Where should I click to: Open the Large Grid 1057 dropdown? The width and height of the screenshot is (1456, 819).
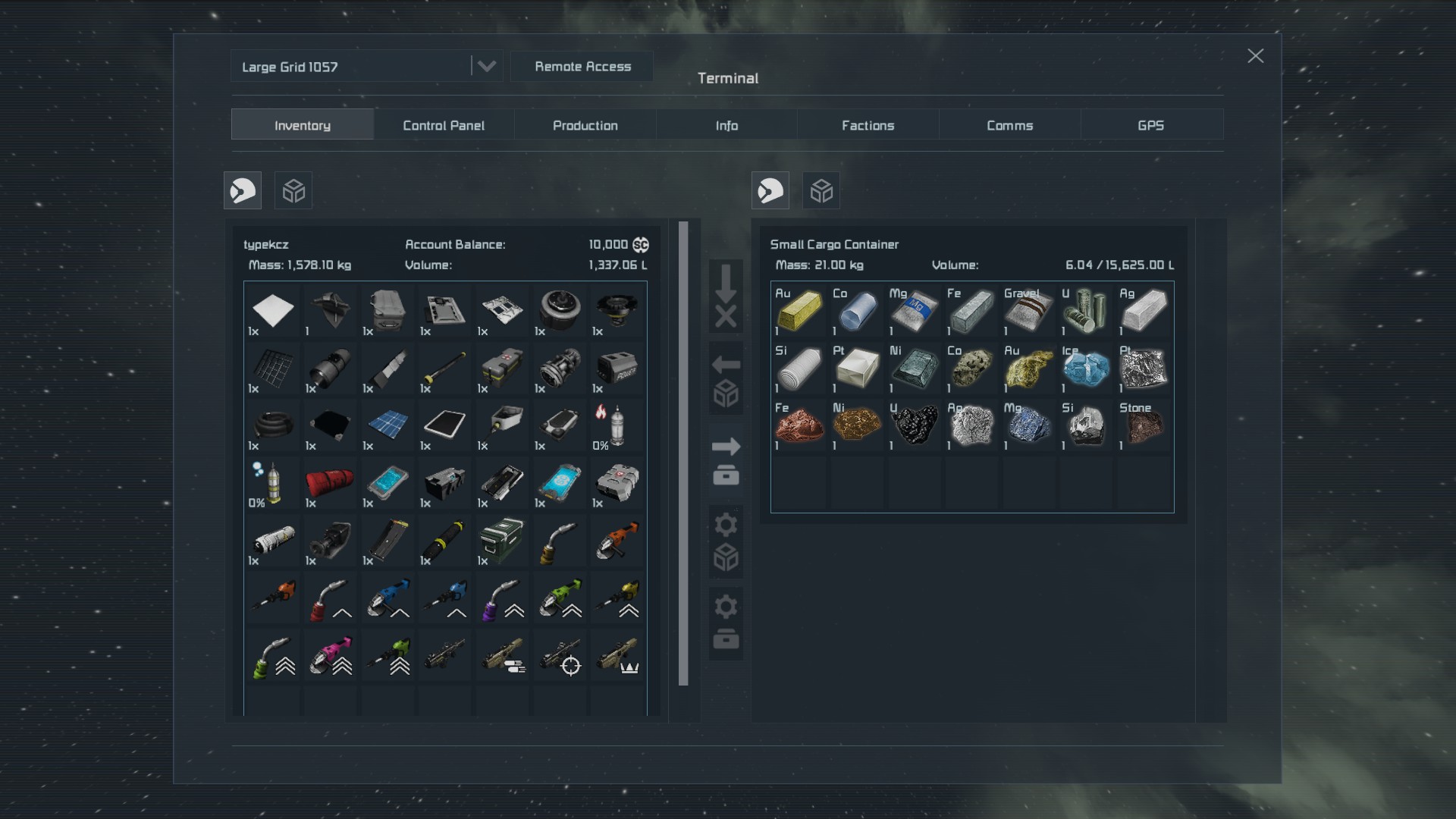click(486, 67)
